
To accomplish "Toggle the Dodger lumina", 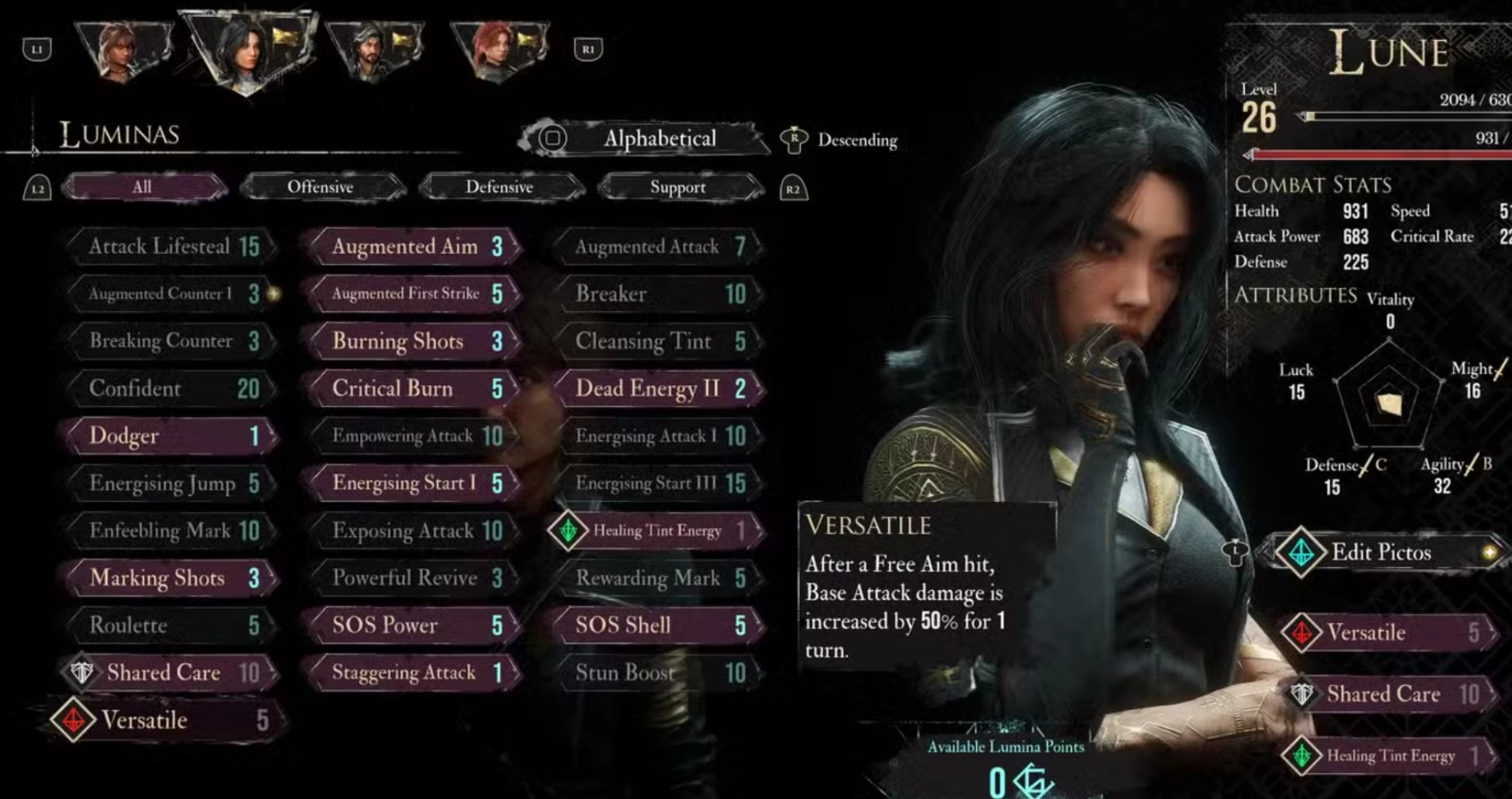I will coord(171,436).
